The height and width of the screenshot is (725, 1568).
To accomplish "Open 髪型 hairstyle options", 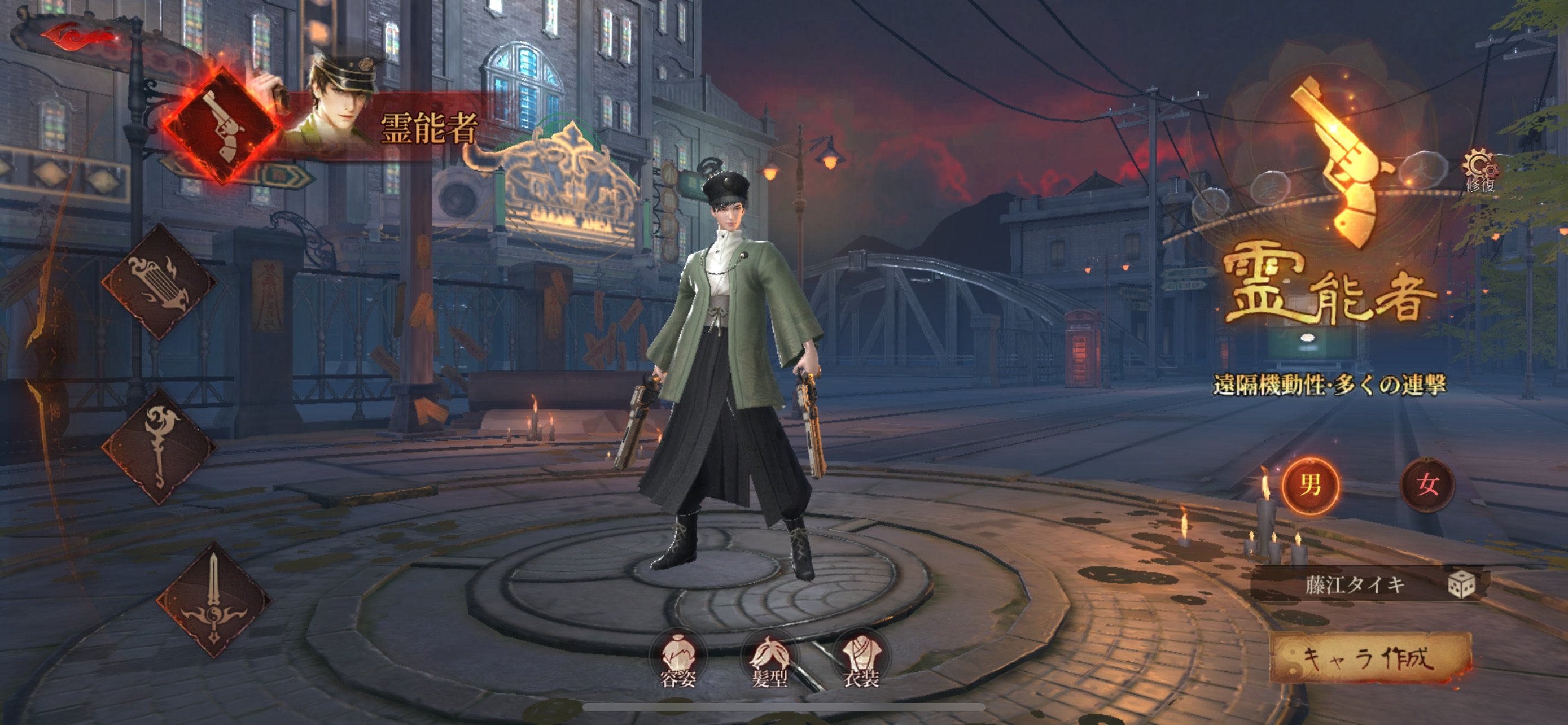I will [x=769, y=661].
